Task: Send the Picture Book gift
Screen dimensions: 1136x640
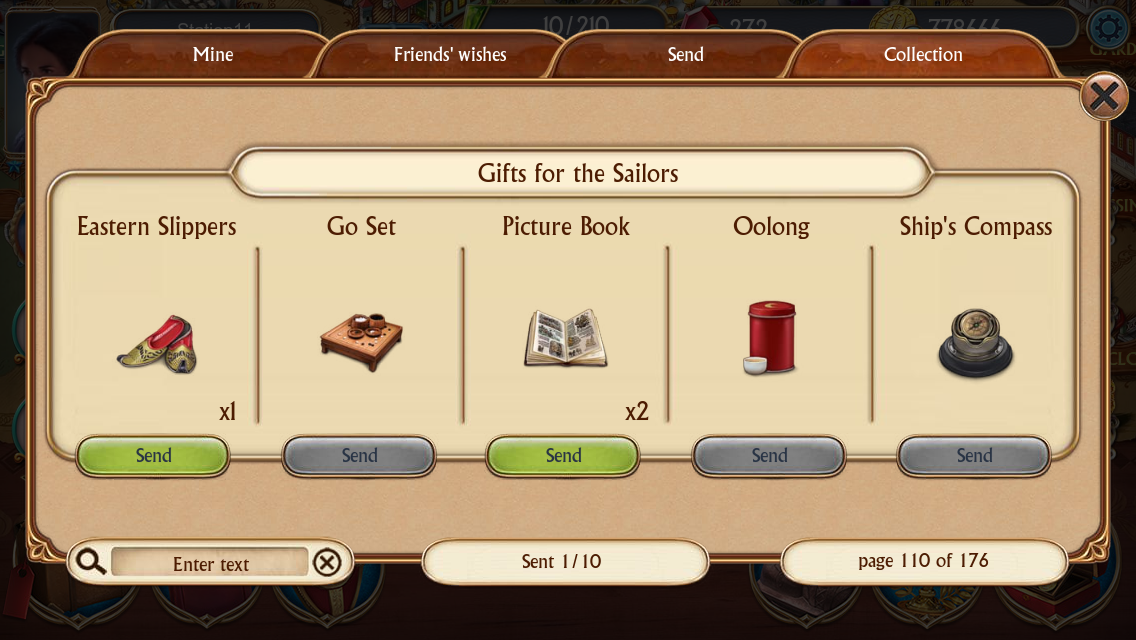Action: 563,456
